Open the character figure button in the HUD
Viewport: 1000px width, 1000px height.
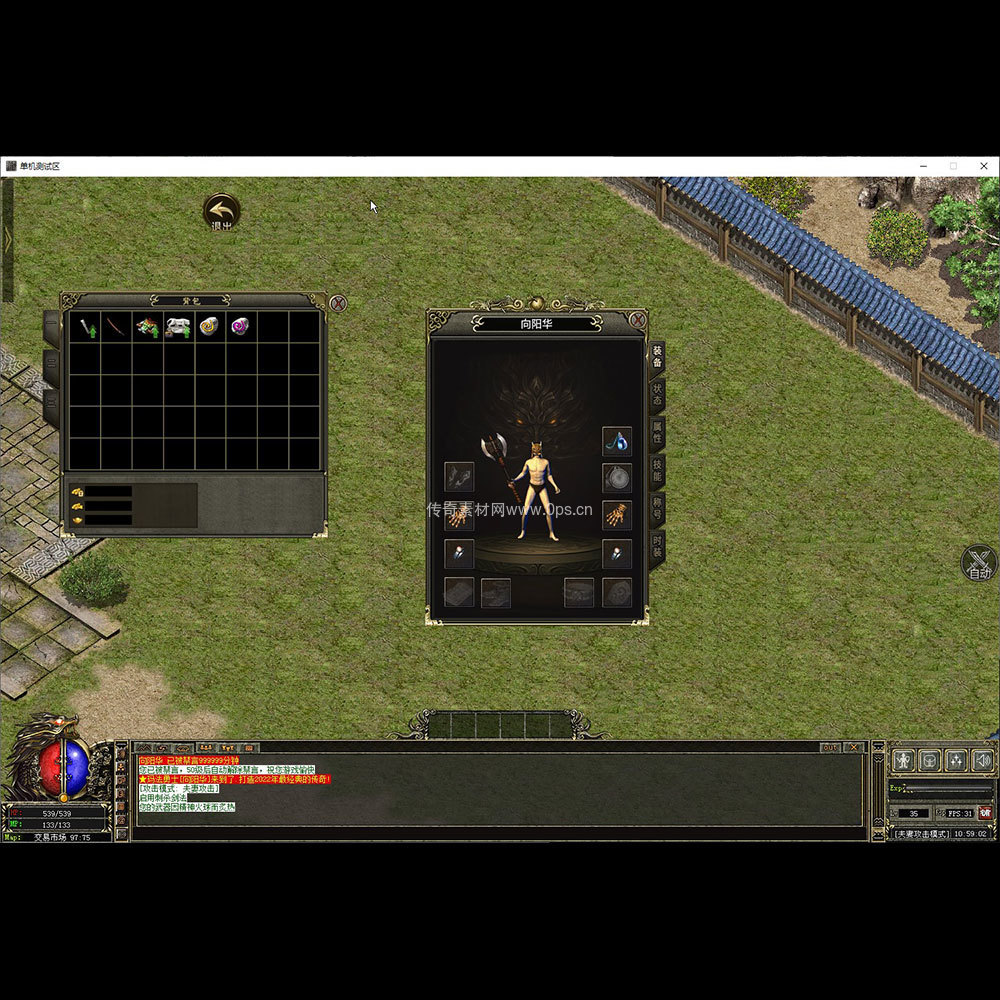(903, 760)
